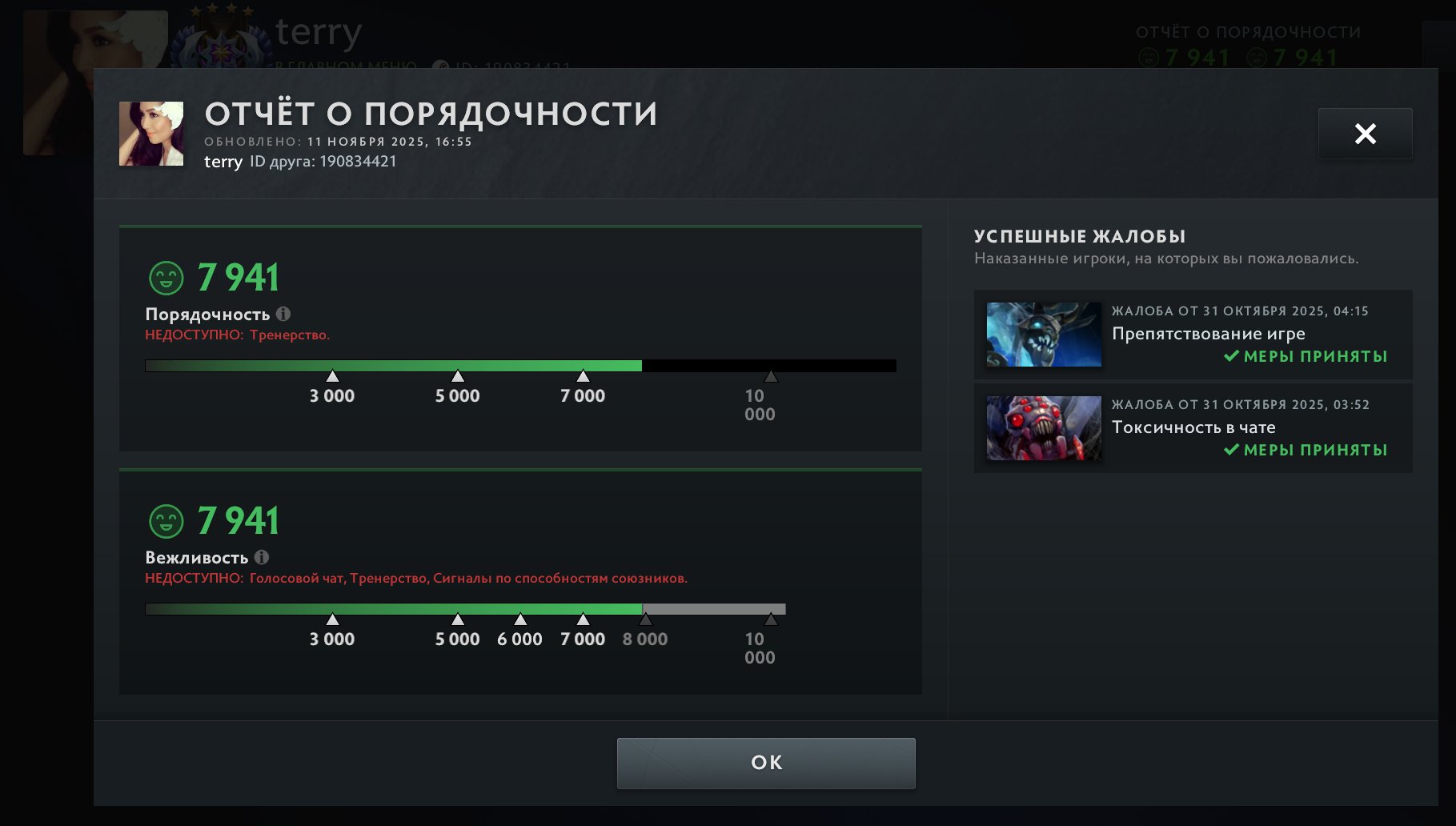Click the second smiley icon in top-right header
1456x826 pixels.
(1256, 57)
